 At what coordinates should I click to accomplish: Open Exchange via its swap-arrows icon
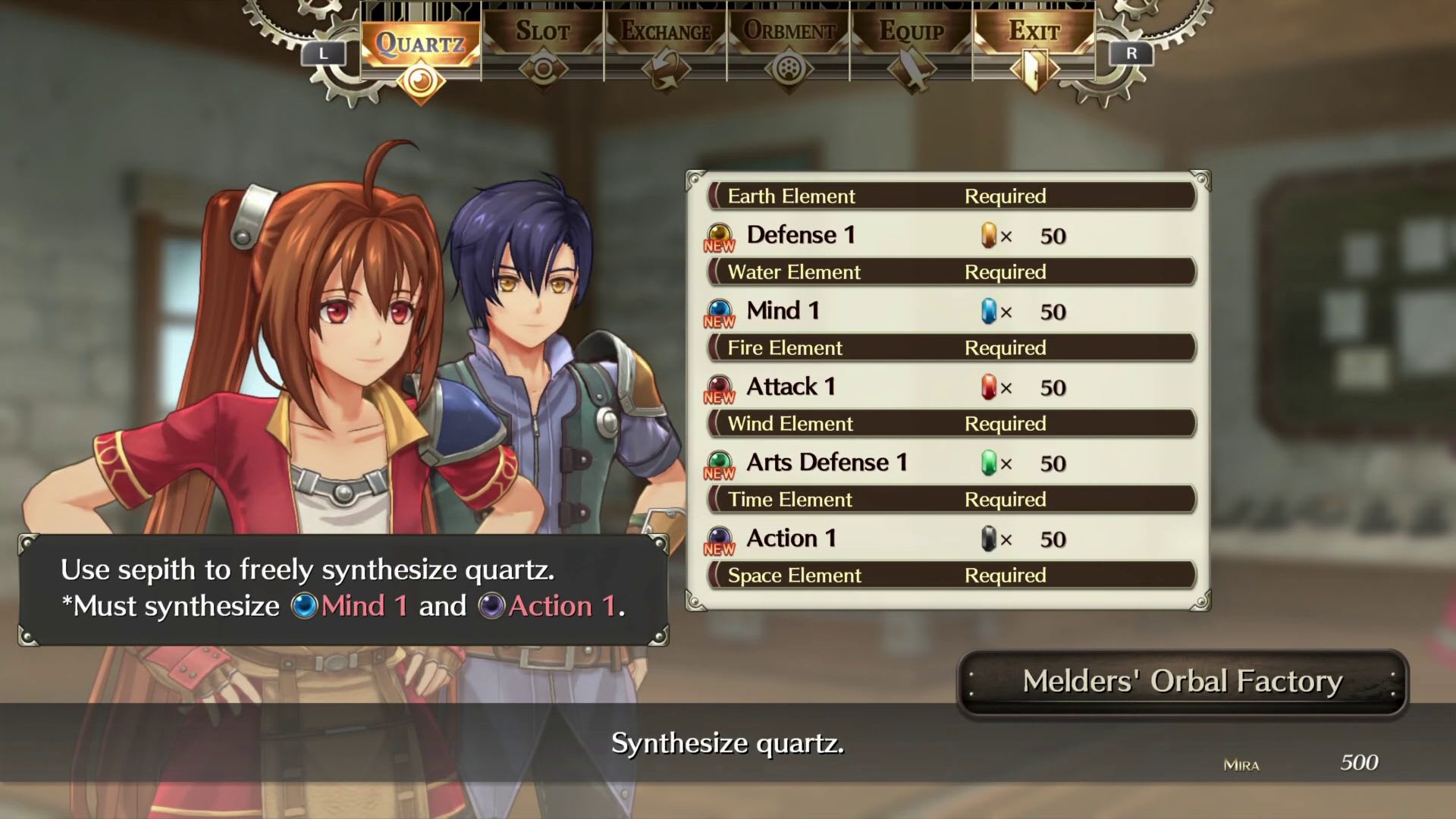click(665, 70)
